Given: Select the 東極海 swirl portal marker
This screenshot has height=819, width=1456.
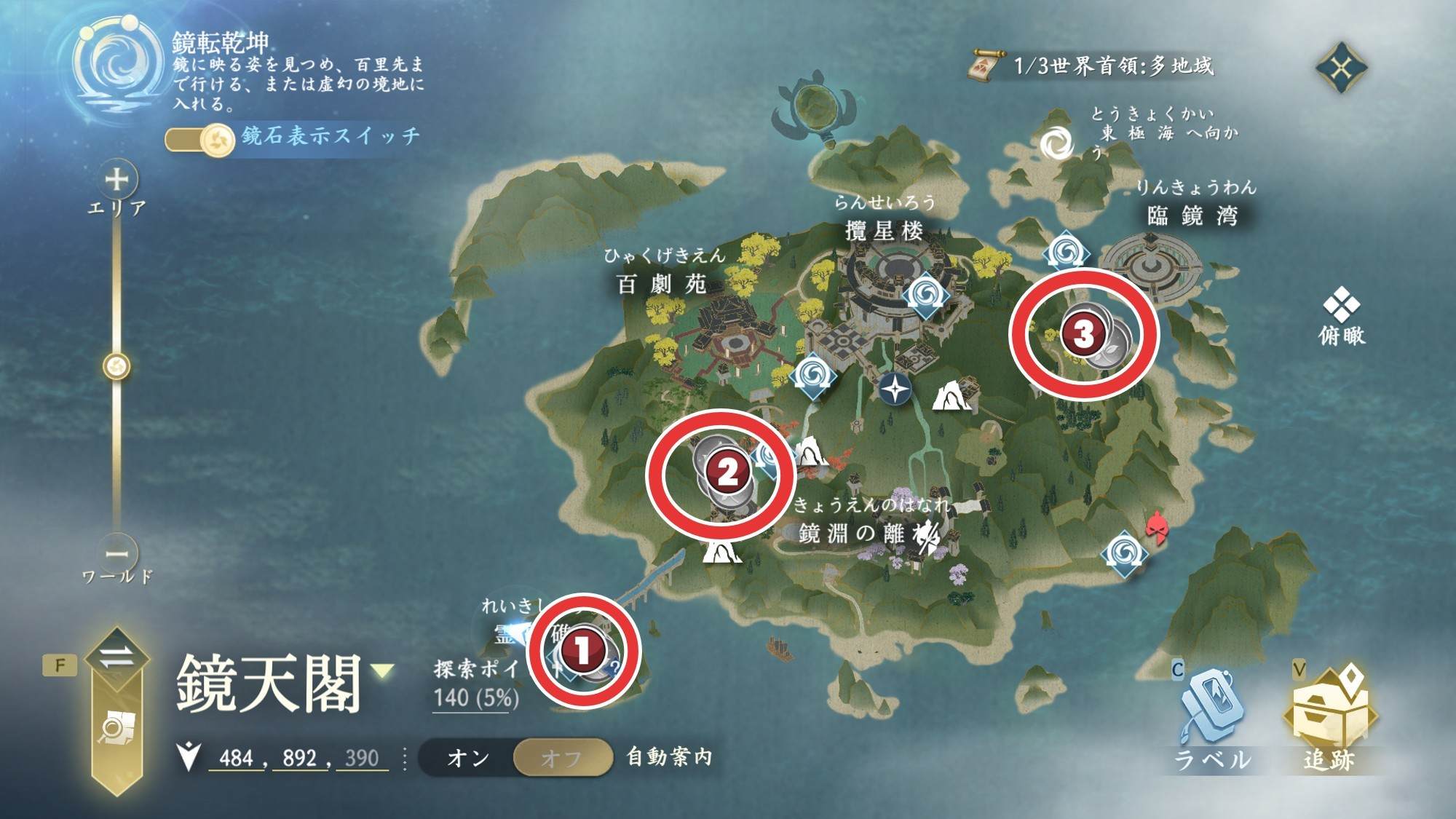Looking at the screenshot, I should 1055,143.
